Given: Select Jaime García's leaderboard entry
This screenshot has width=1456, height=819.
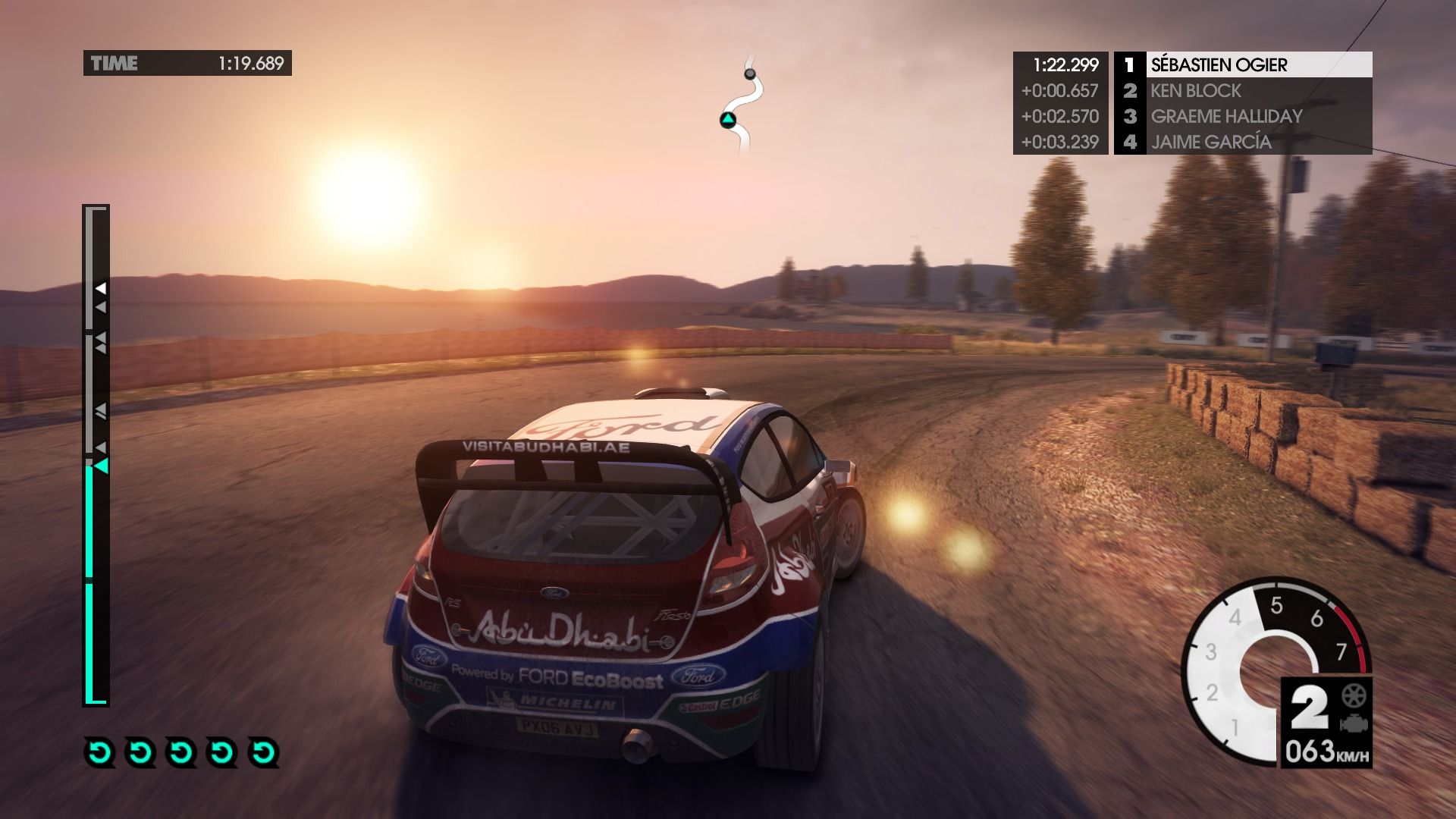Looking at the screenshot, I should coord(1210,143).
